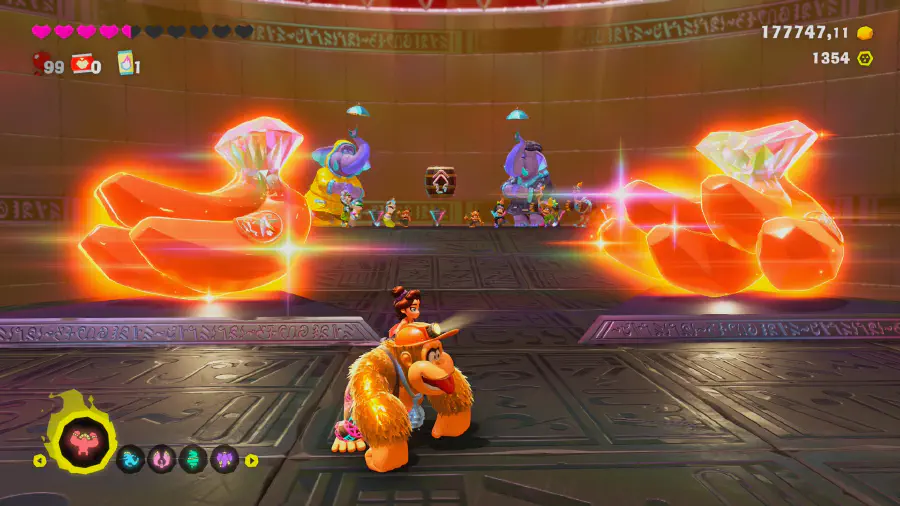Switch to the pink winged ostrich Bananza
The image size is (900, 506).
[x=162, y=460]
